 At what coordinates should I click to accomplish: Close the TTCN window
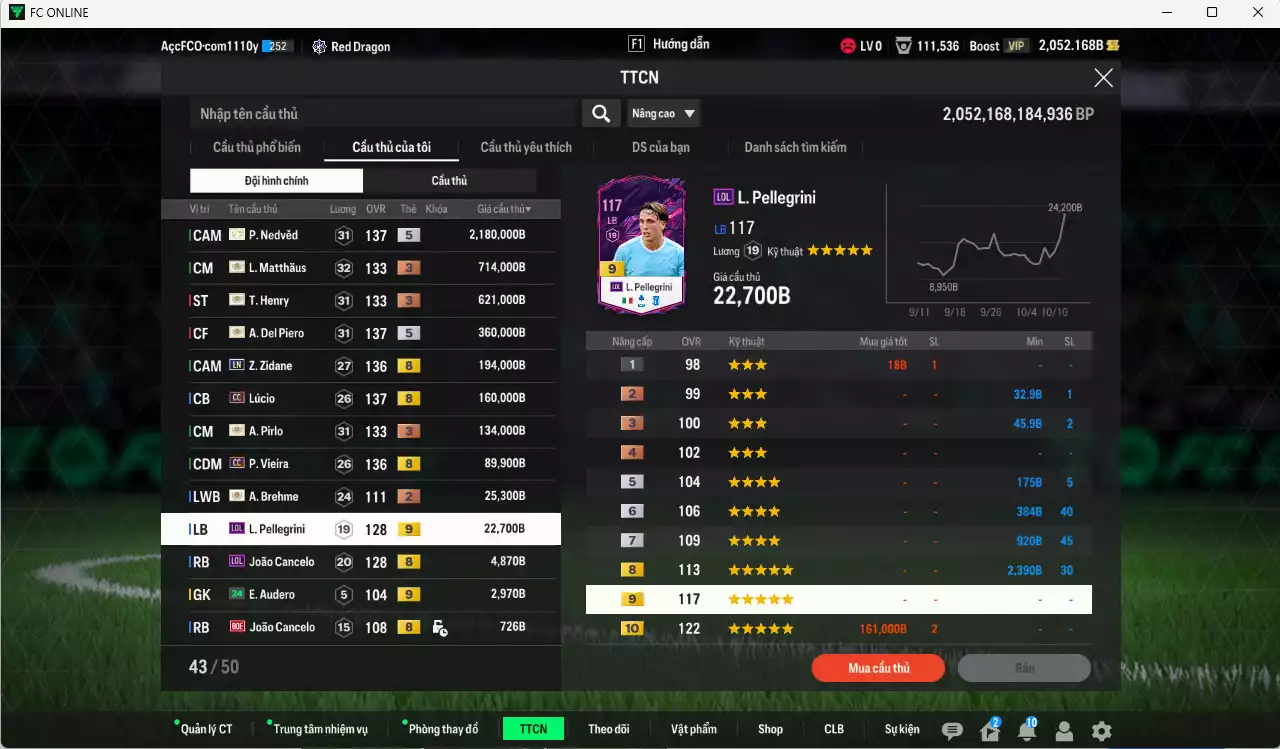pyautogui.click(x=1103, y=78)
